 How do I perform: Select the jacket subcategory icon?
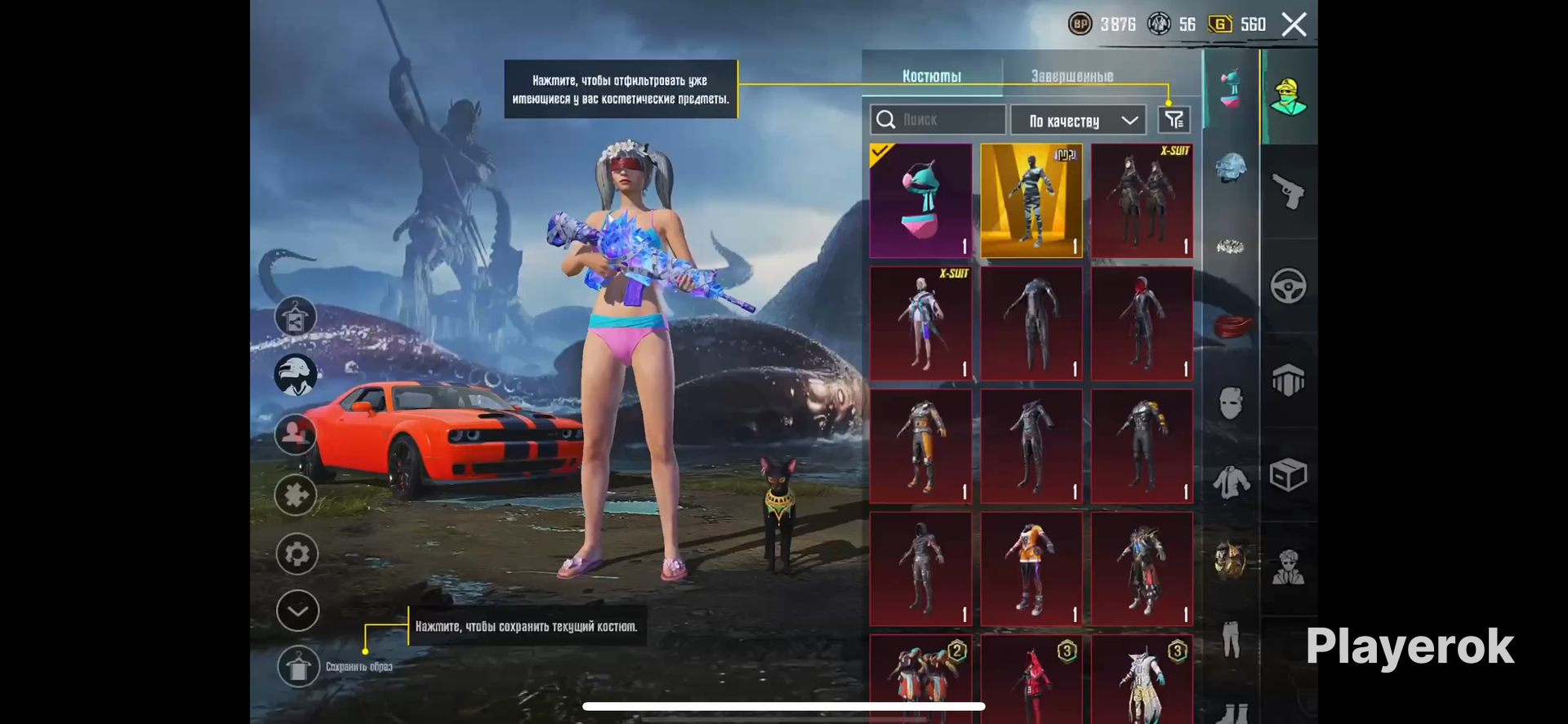[1230, 482]
